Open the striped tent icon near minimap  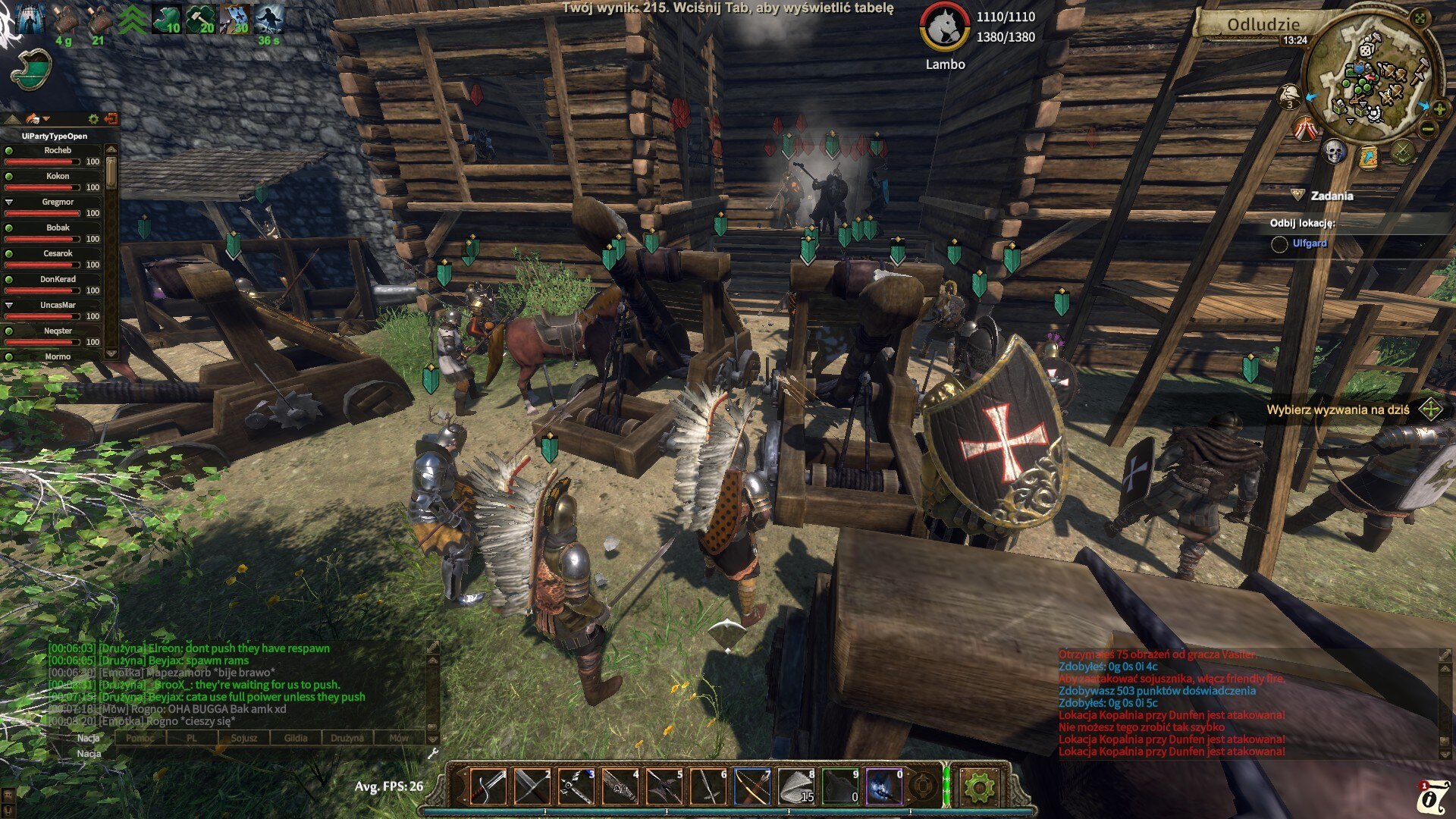(x=1305, y=129)
